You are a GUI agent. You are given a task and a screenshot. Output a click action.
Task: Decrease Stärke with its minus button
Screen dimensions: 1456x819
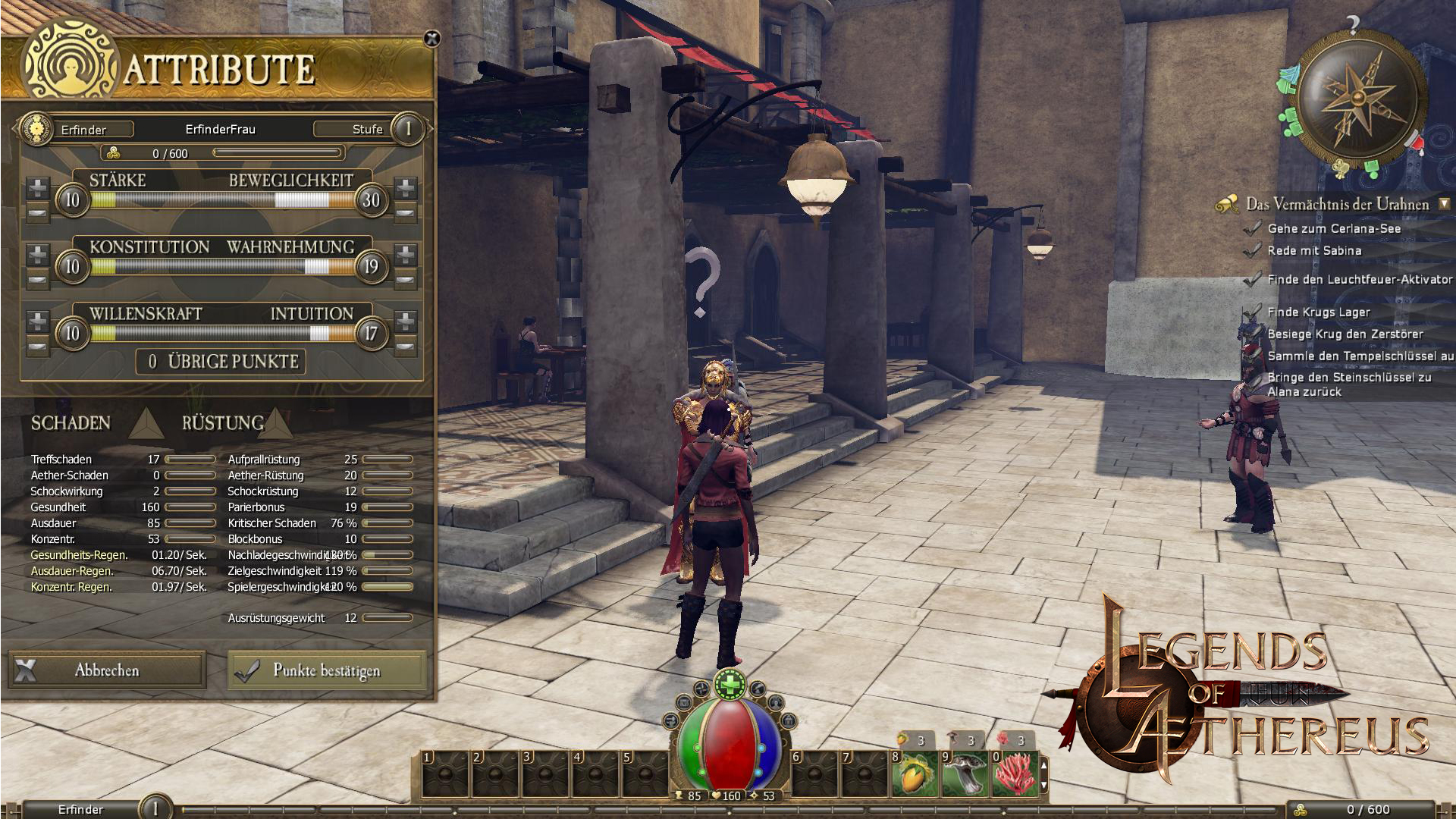pos(37,215)
